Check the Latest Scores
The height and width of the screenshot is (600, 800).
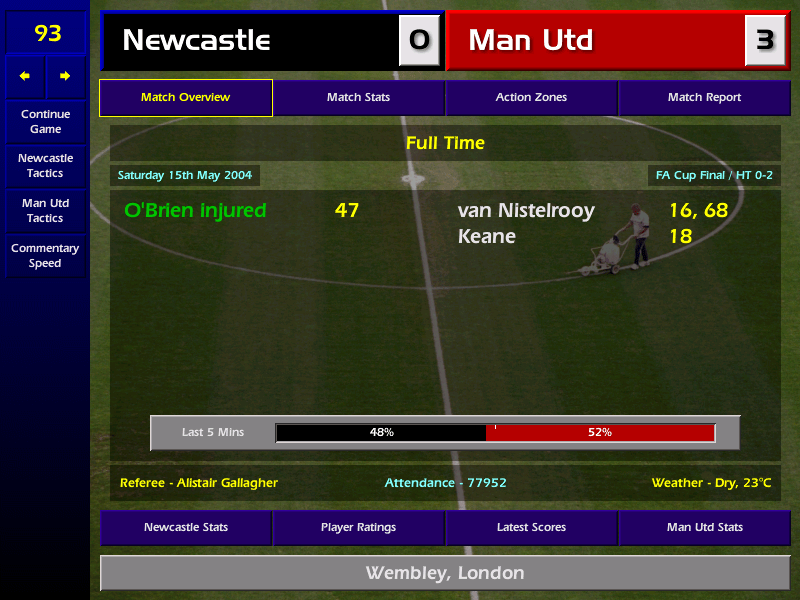click(x=531, y=527)
